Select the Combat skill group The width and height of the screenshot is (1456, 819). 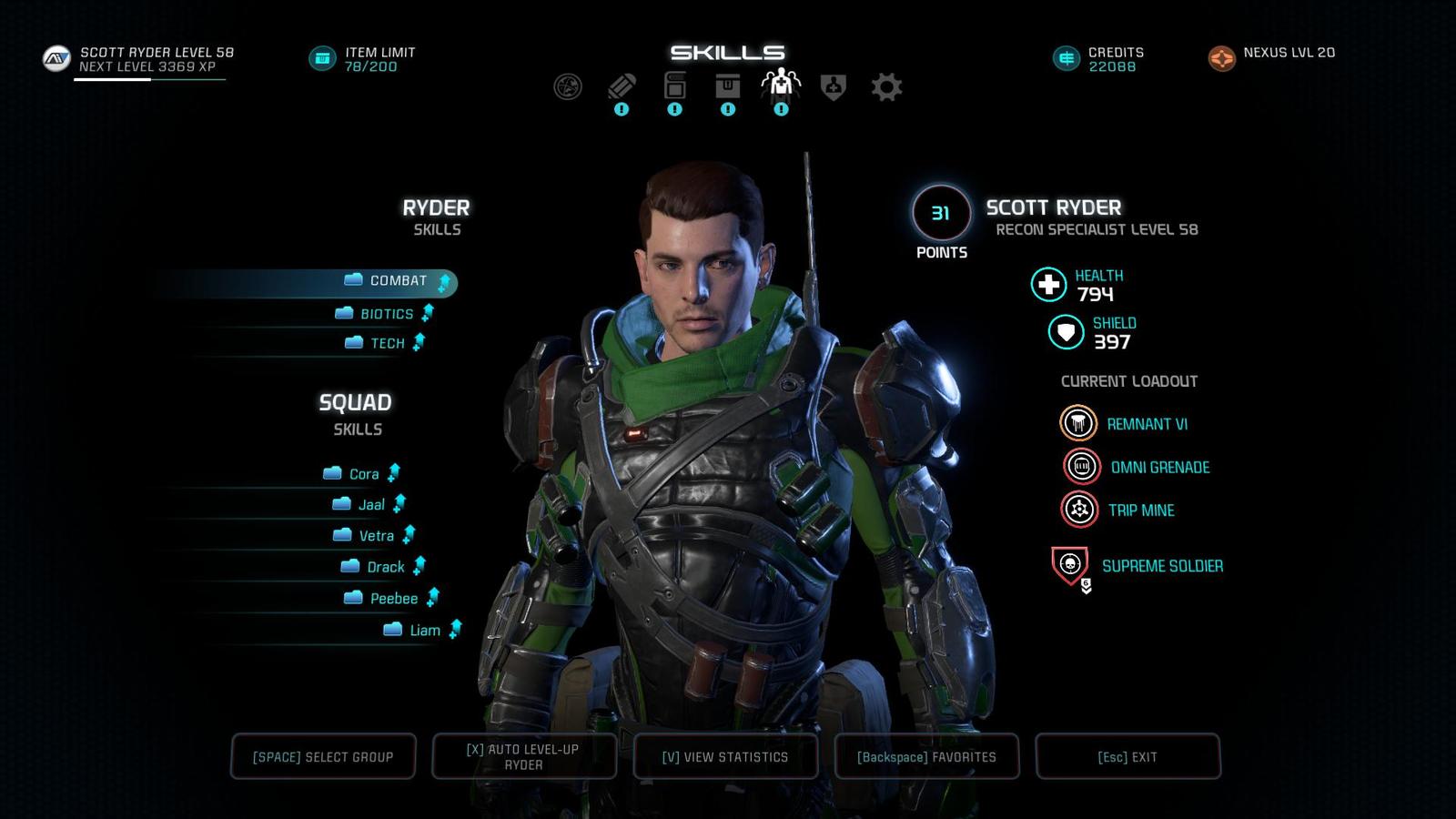[398, 281]
